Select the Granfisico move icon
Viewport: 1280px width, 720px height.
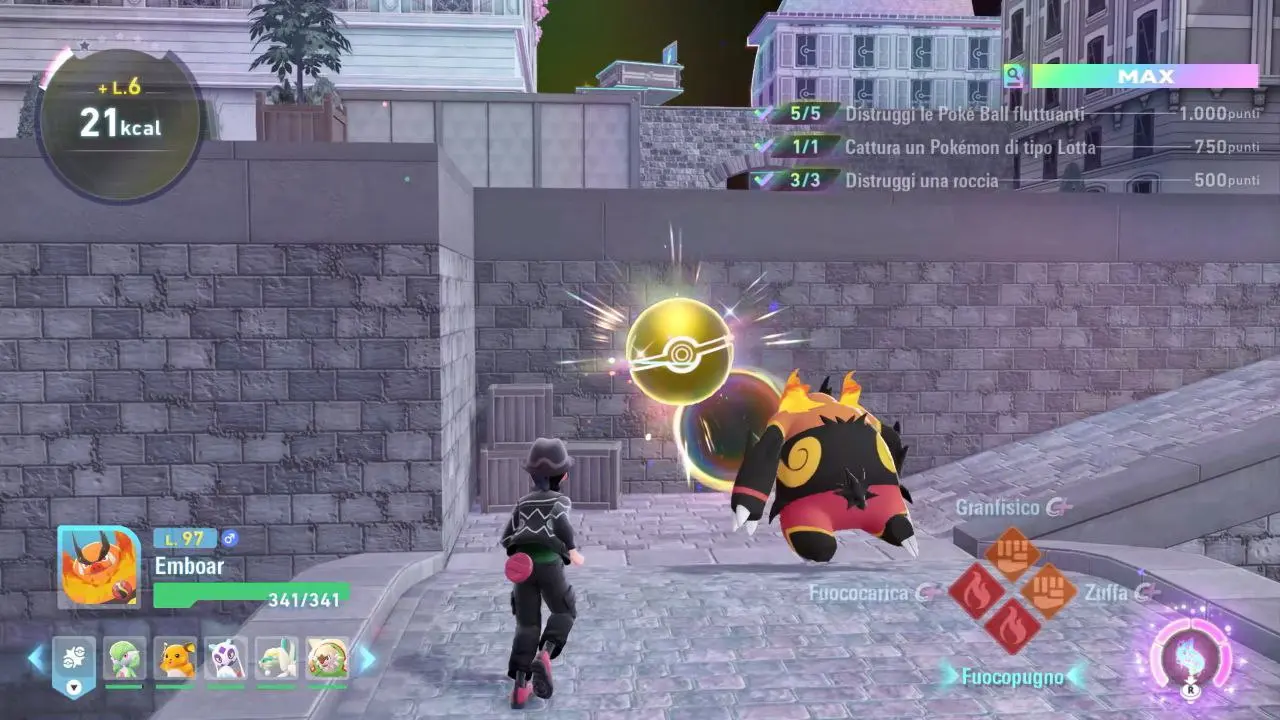[1013, 553]
